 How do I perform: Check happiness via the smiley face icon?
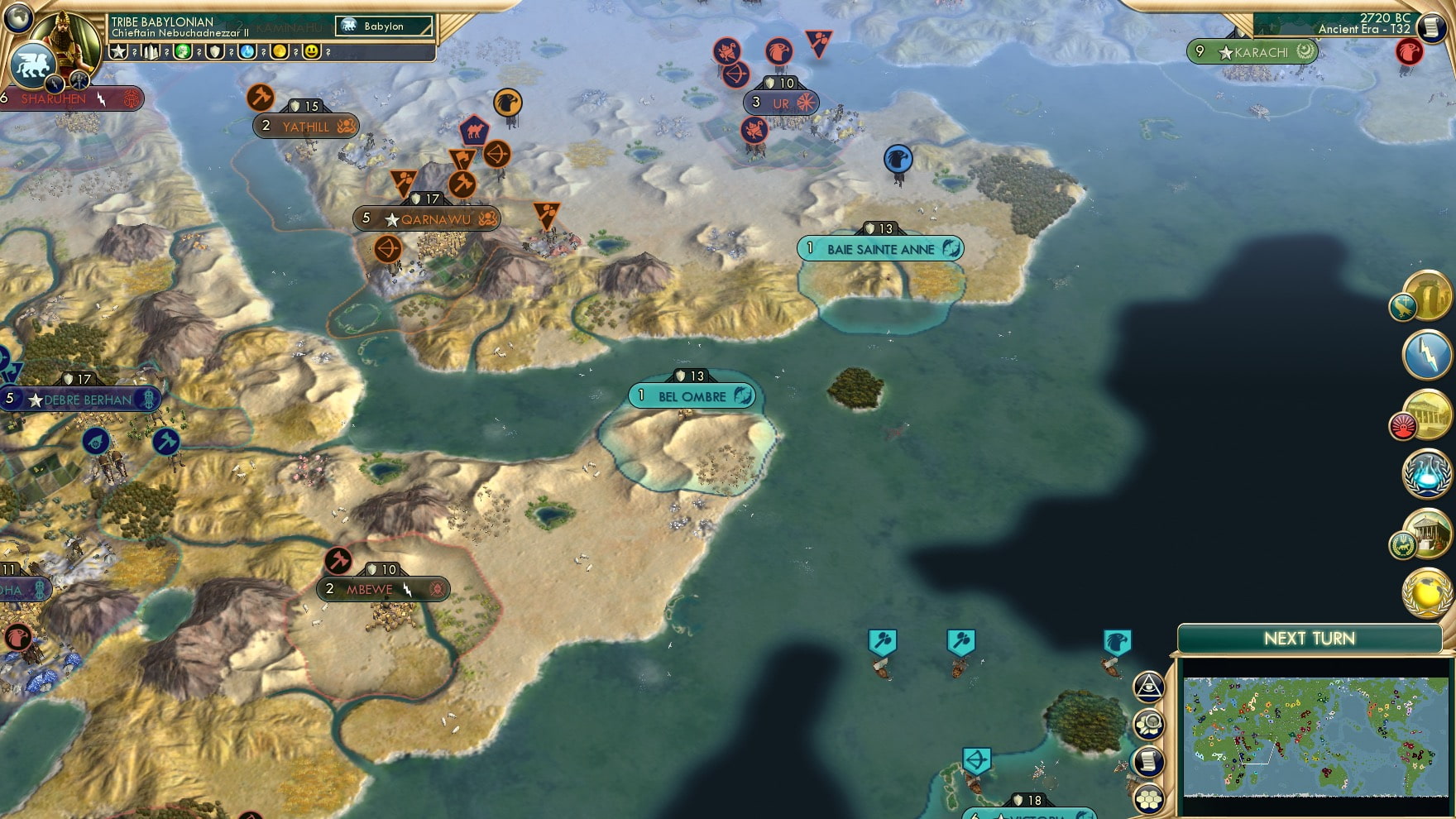[x=312, y=52]
